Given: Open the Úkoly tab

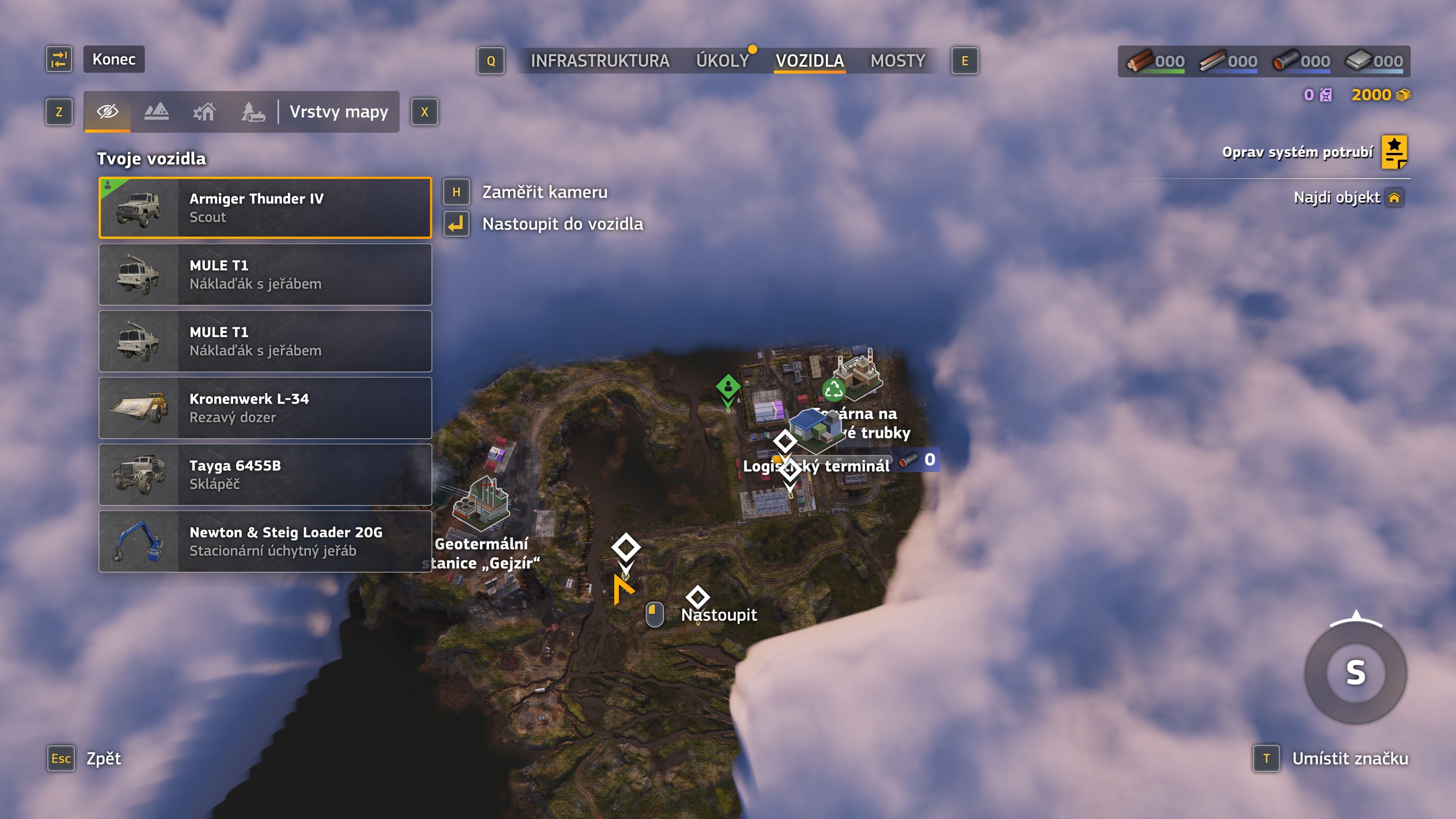Looking at the screenshot, I should pyautogui.click(x=722, y=61).
